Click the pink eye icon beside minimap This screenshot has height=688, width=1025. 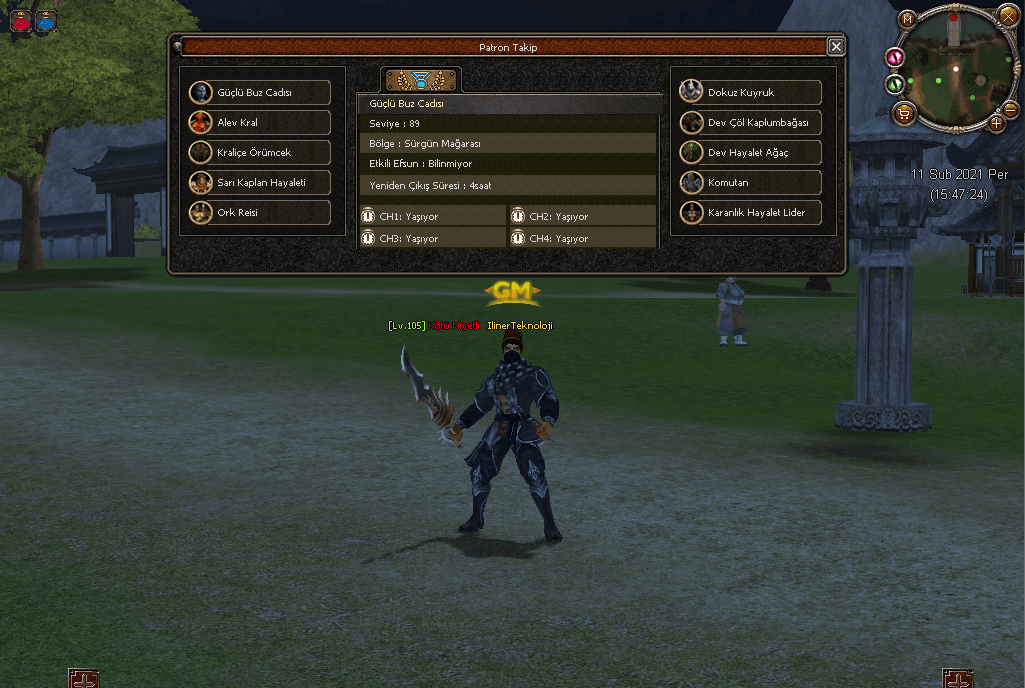(x=896, y=58)
